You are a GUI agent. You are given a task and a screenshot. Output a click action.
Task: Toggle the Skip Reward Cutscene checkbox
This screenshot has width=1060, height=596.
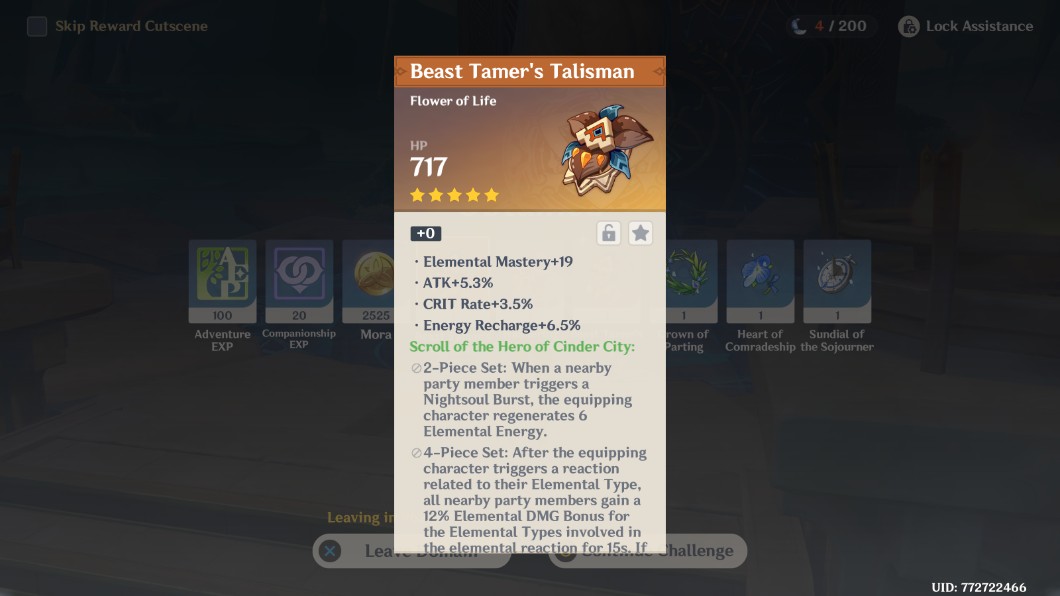point(37,26)
